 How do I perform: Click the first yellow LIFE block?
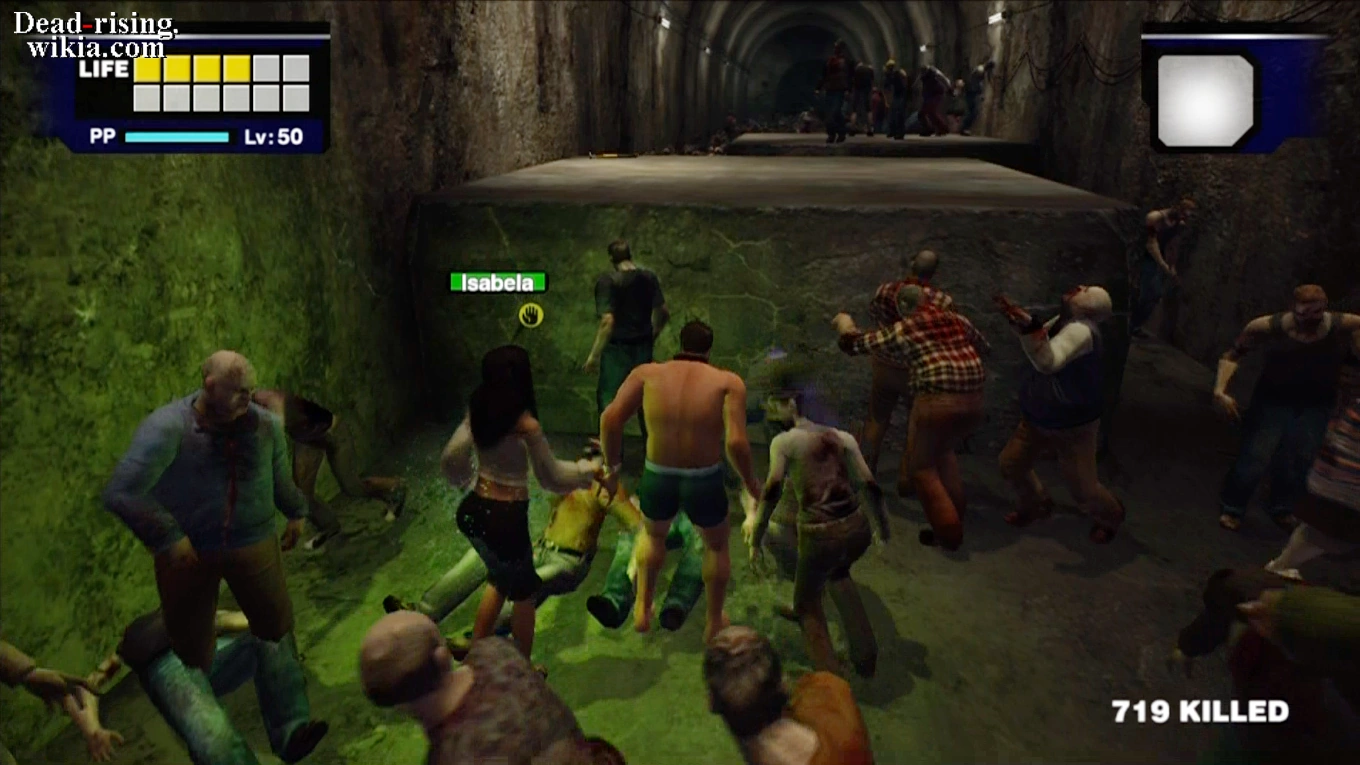[146, 70]
